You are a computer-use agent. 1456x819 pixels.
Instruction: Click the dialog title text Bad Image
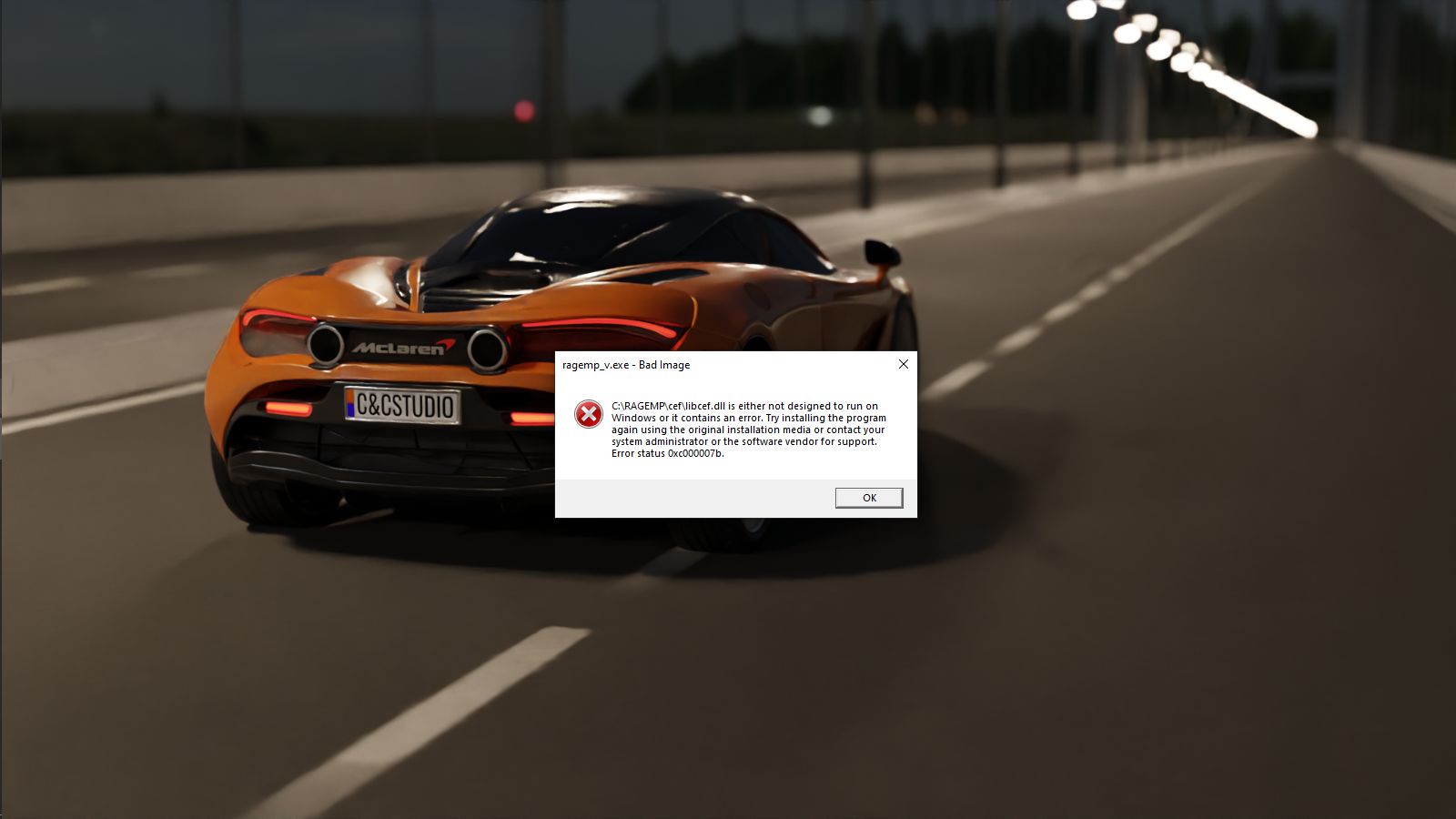click(x=665, y=364)
